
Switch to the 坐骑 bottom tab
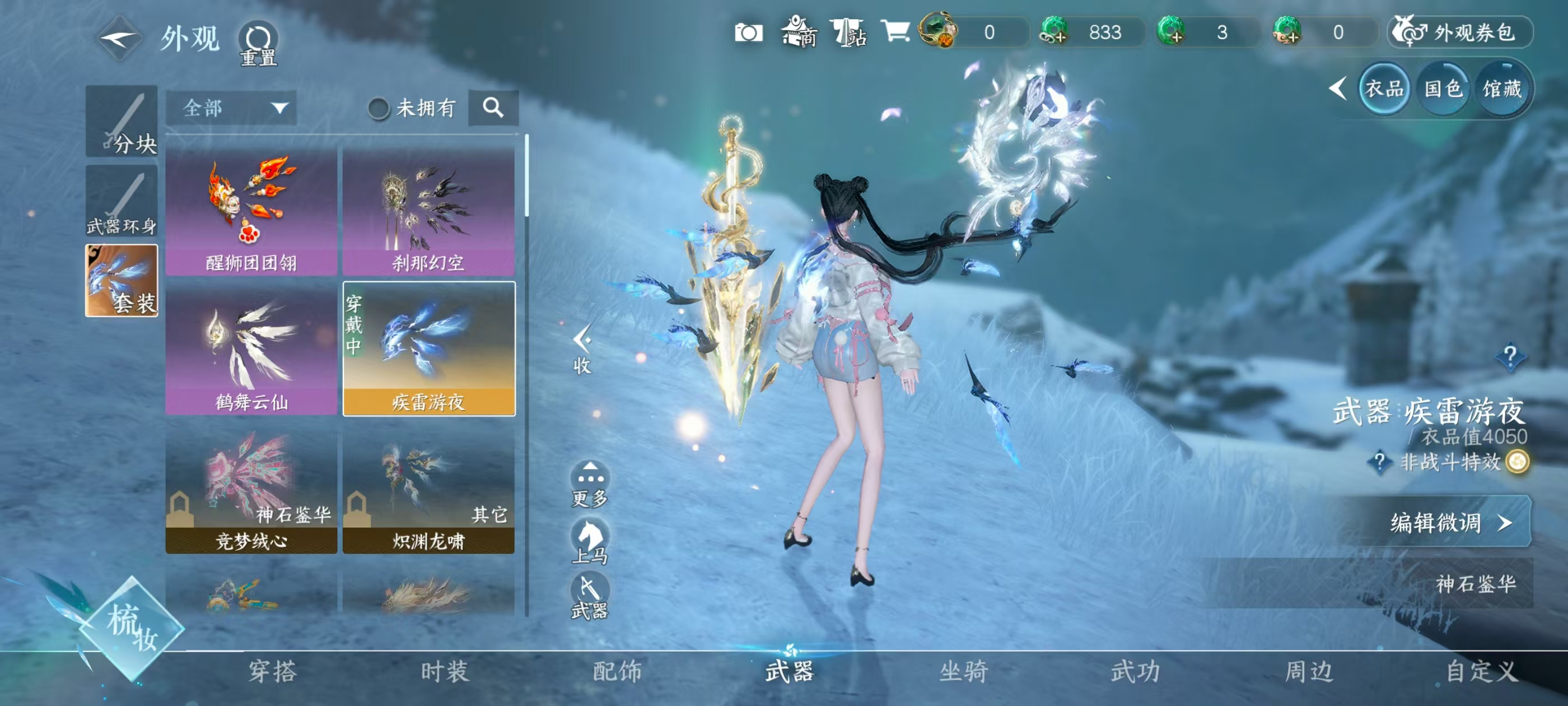[964, 671]
